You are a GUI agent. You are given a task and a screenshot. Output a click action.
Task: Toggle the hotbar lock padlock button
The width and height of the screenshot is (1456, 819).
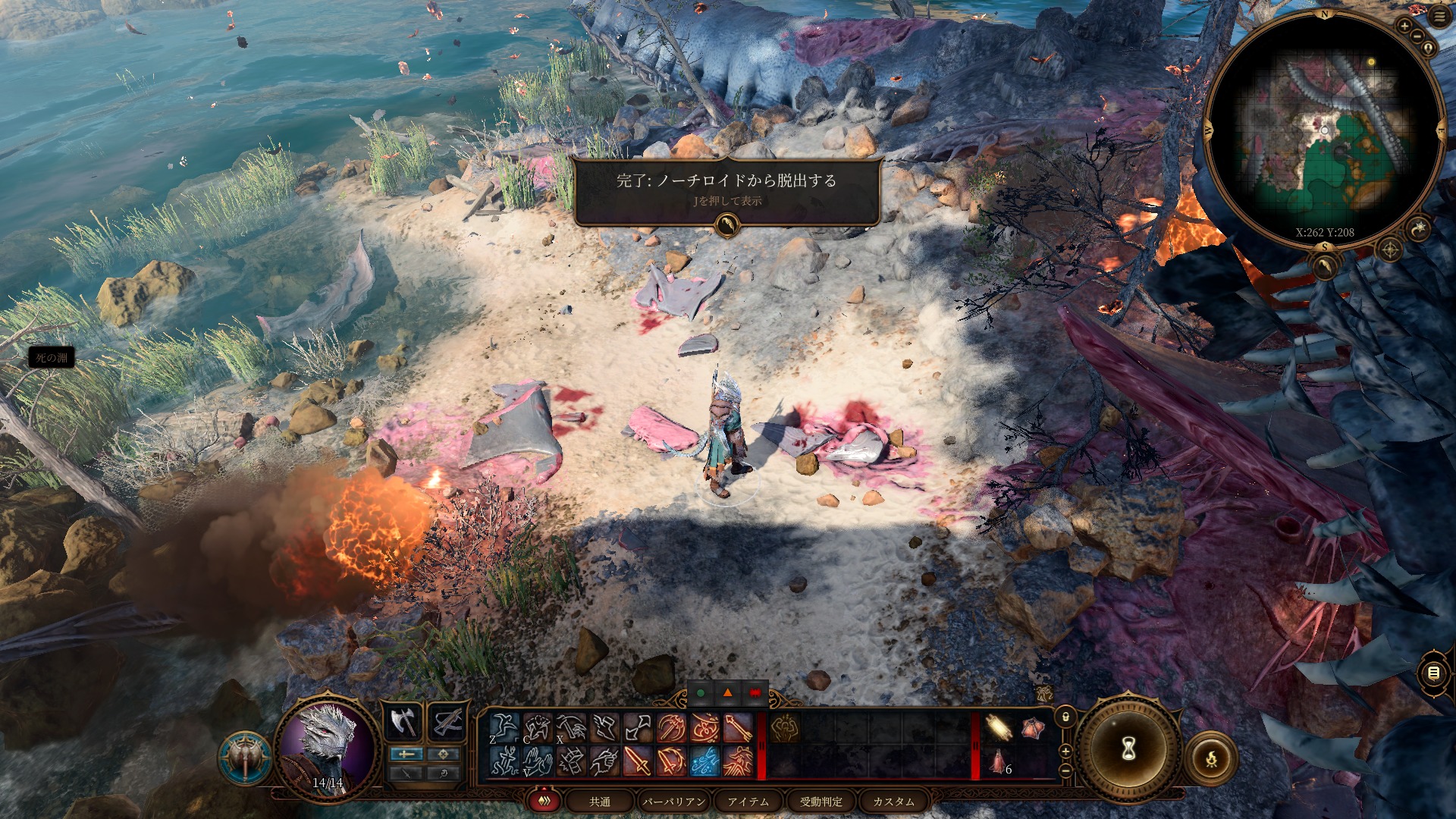pos(1065,717)
